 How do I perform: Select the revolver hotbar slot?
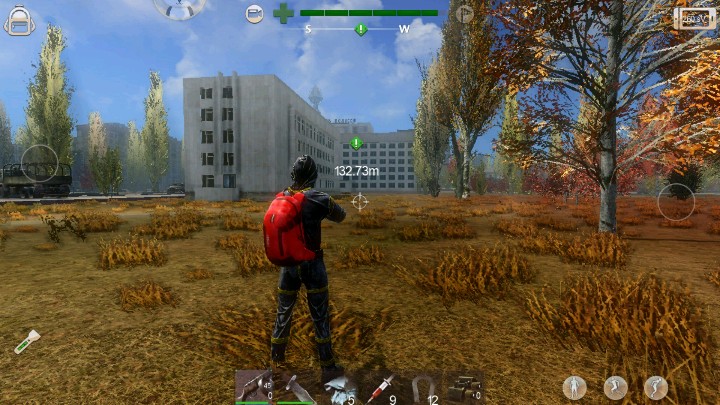click(x=253, y=387)
